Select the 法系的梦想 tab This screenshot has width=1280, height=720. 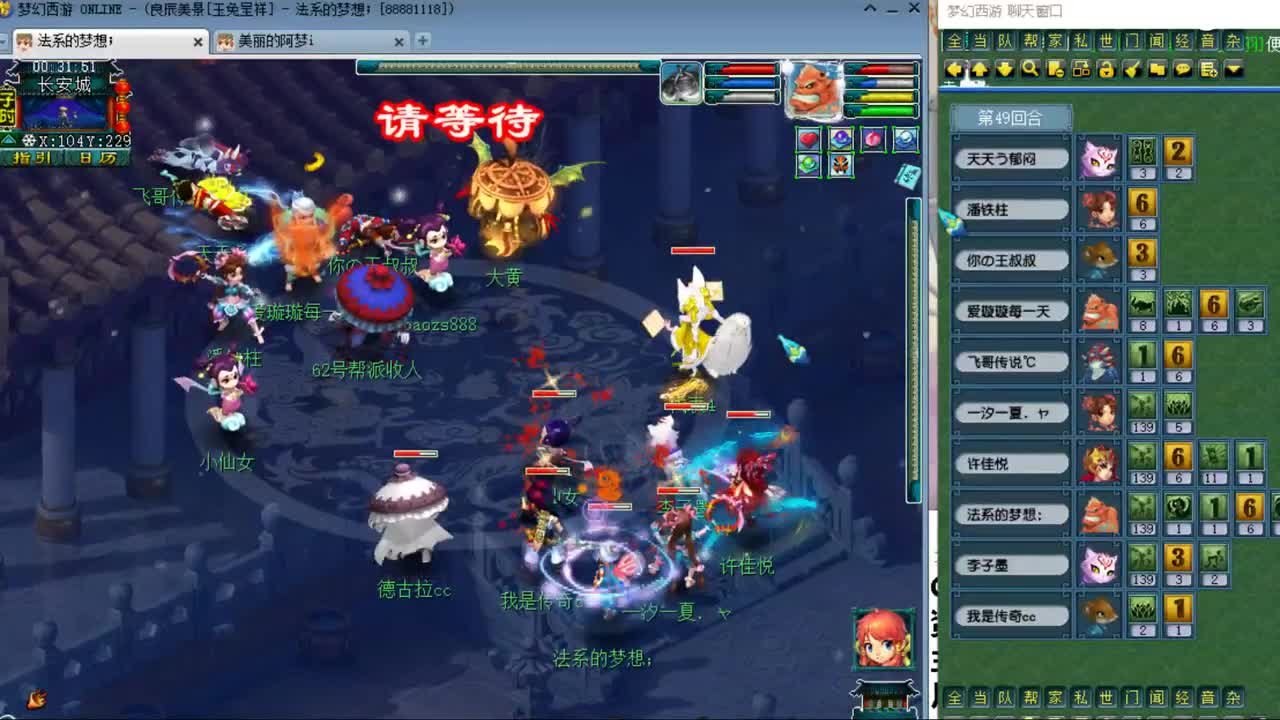pyautogui.click(x=100, y=42)
